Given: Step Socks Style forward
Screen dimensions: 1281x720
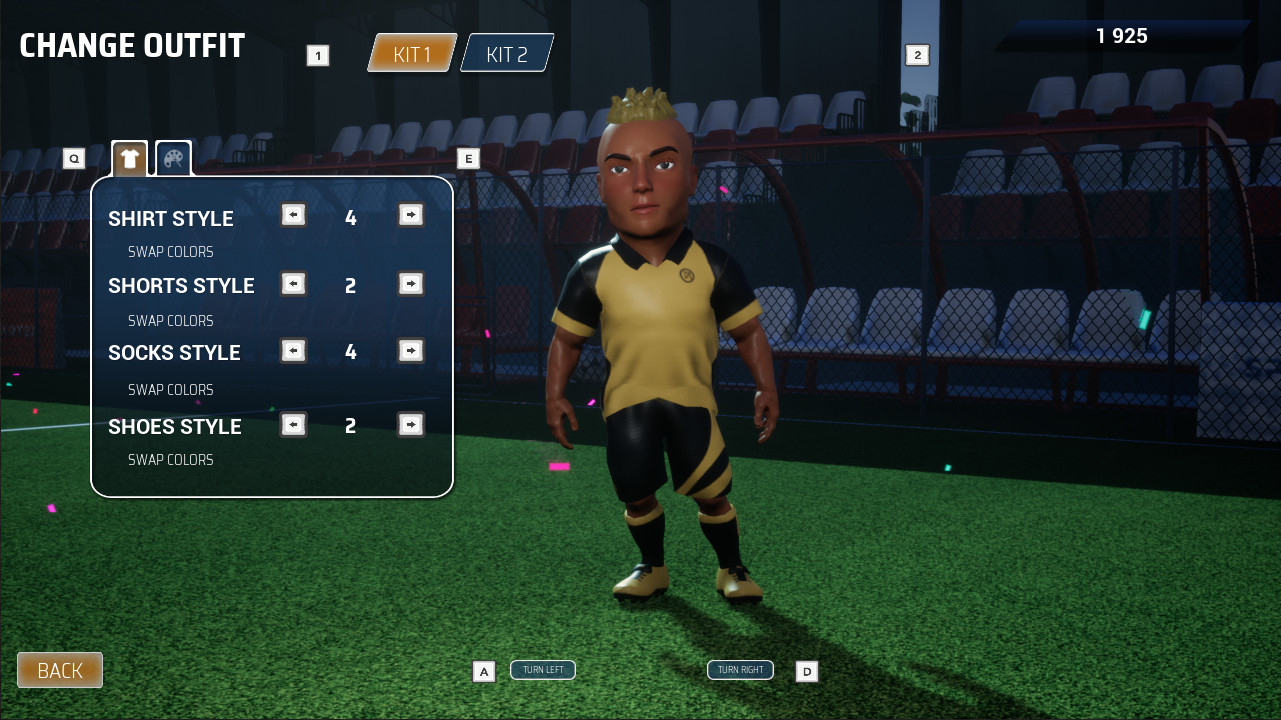Looking at the screenshot, I should [x=410, y=351].
